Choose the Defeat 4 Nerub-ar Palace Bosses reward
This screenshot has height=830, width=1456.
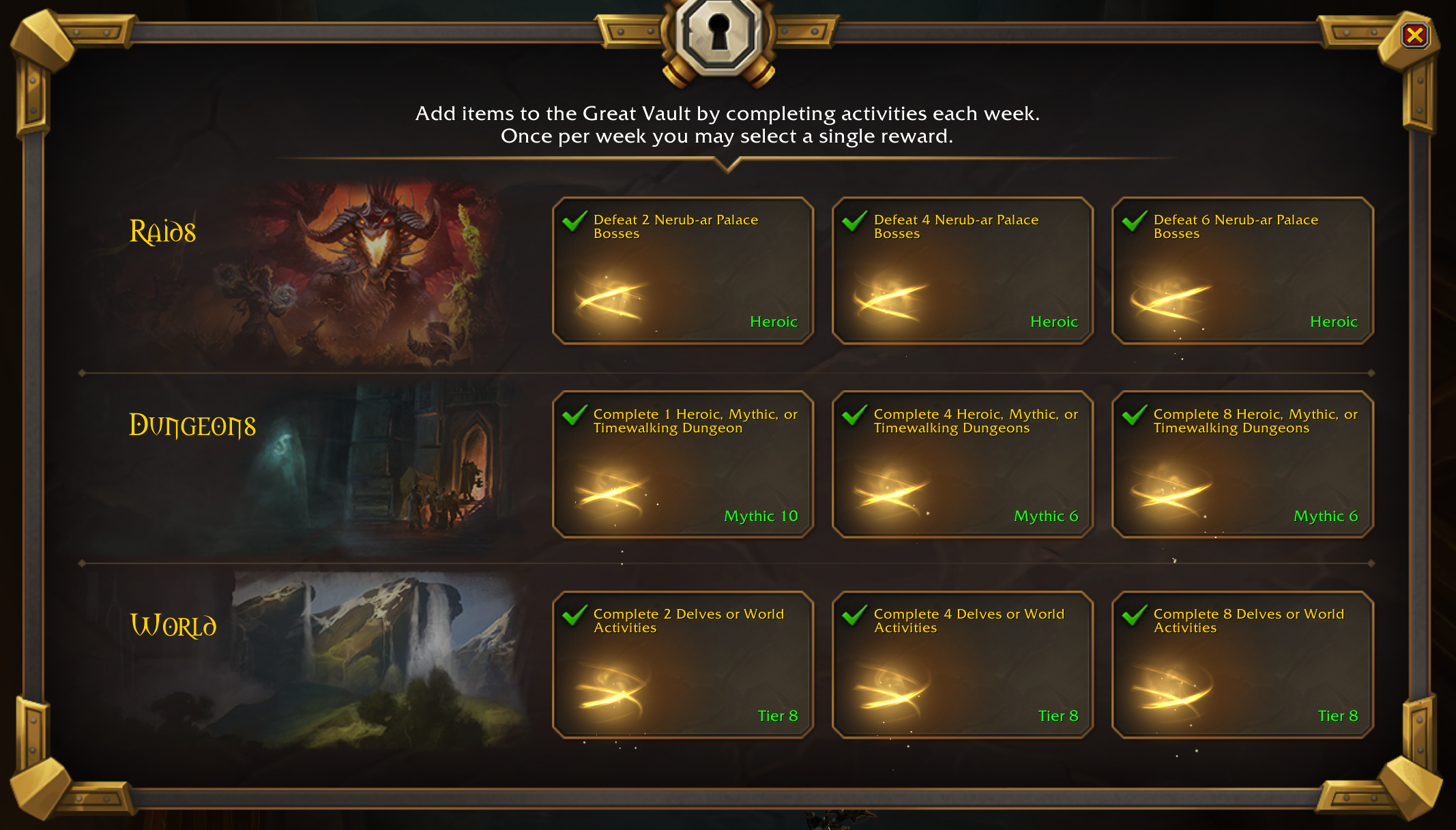coord(962,271)
